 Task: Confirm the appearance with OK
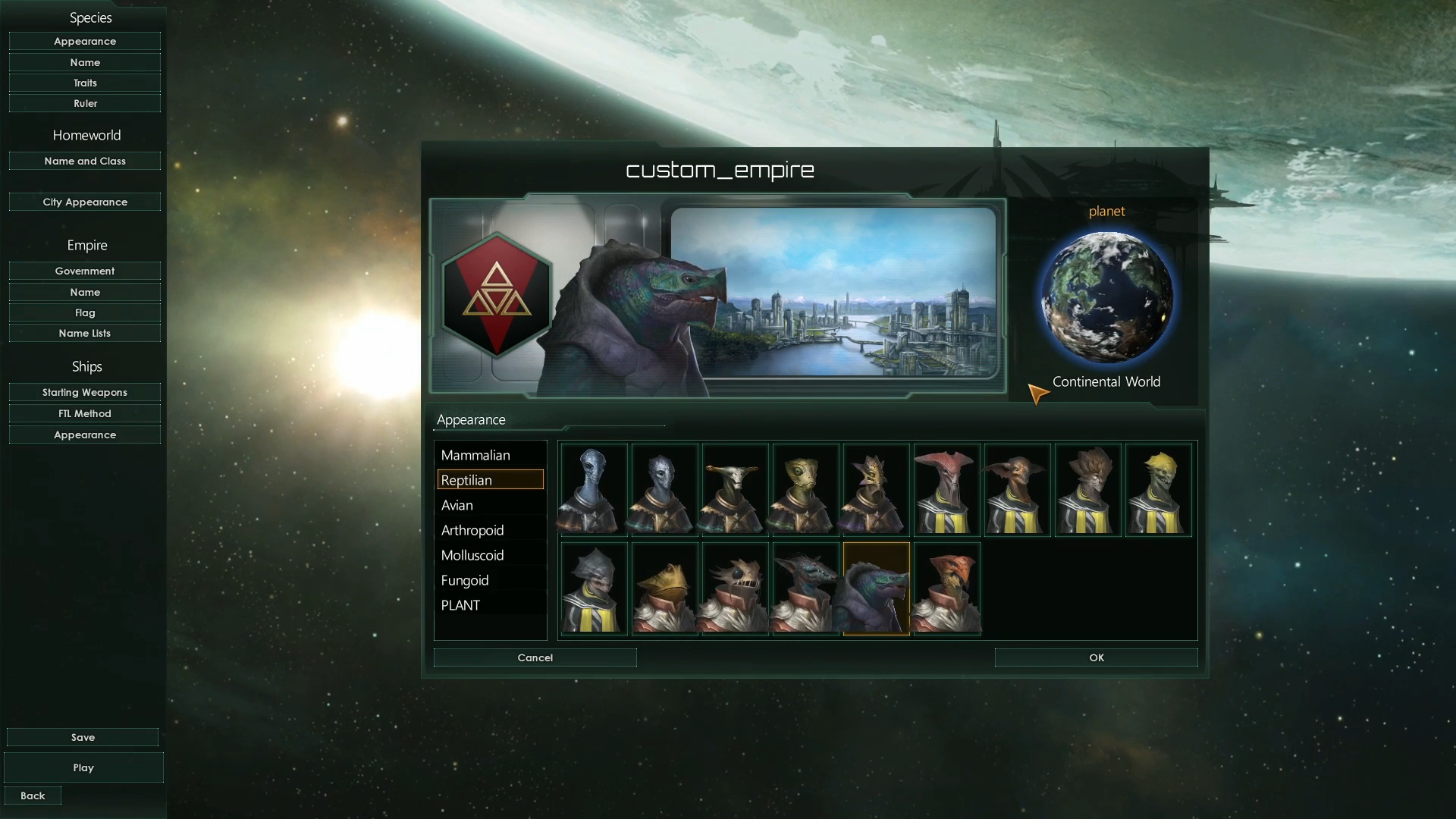point(1096,657)
